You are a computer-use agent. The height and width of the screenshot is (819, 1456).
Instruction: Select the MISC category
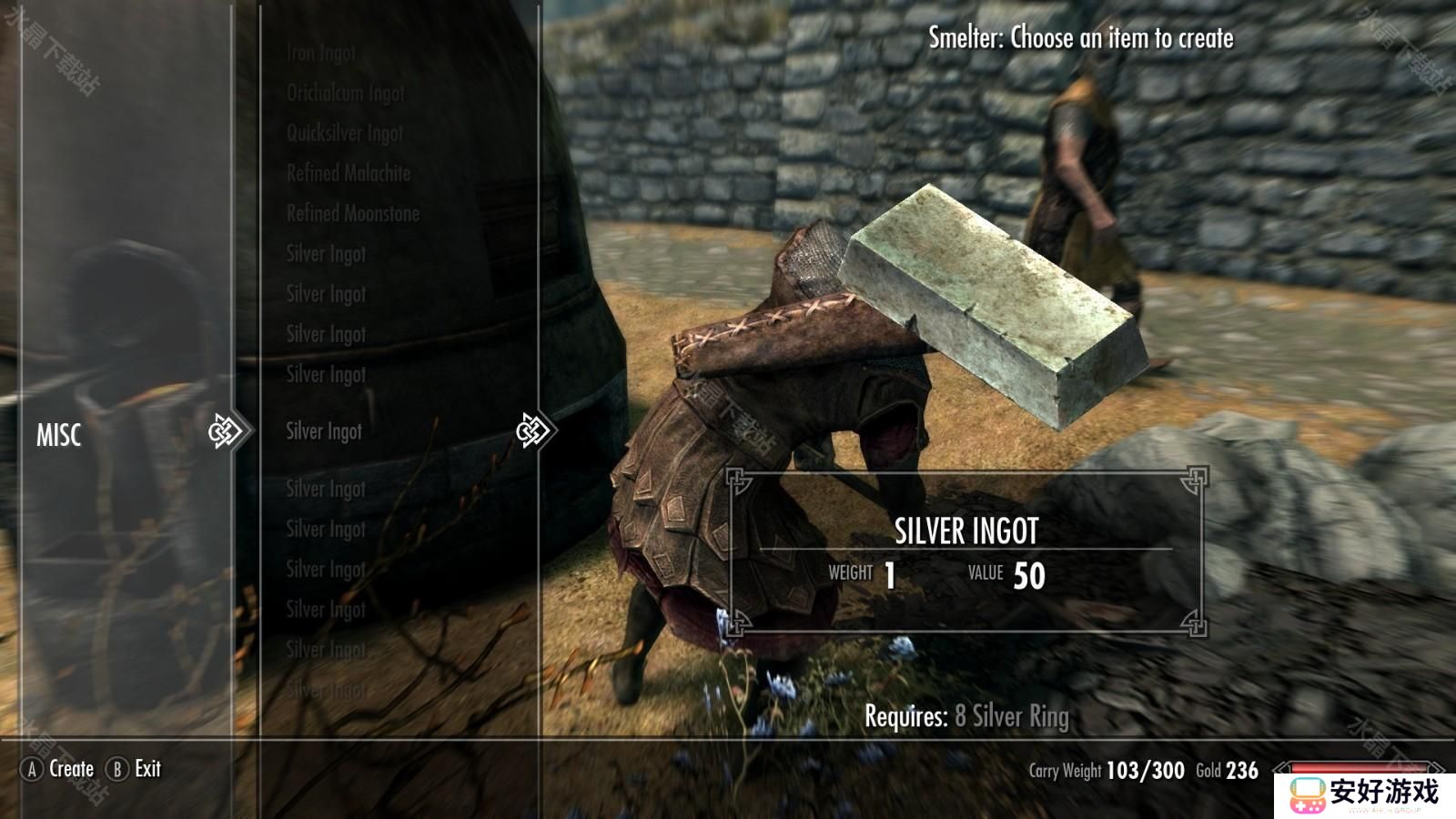[x=59, y=435]
